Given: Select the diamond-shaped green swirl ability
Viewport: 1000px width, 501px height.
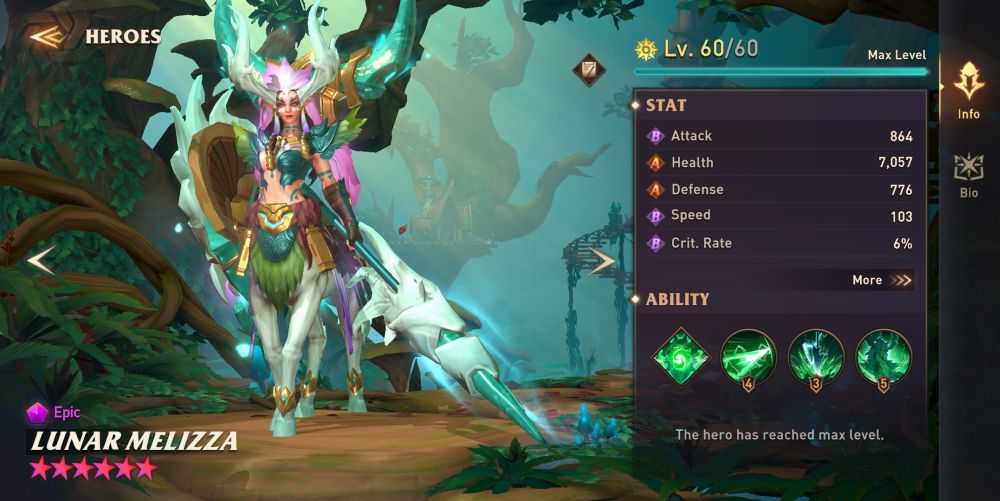Looking at the screenshot, I should [x=681, y=355].
